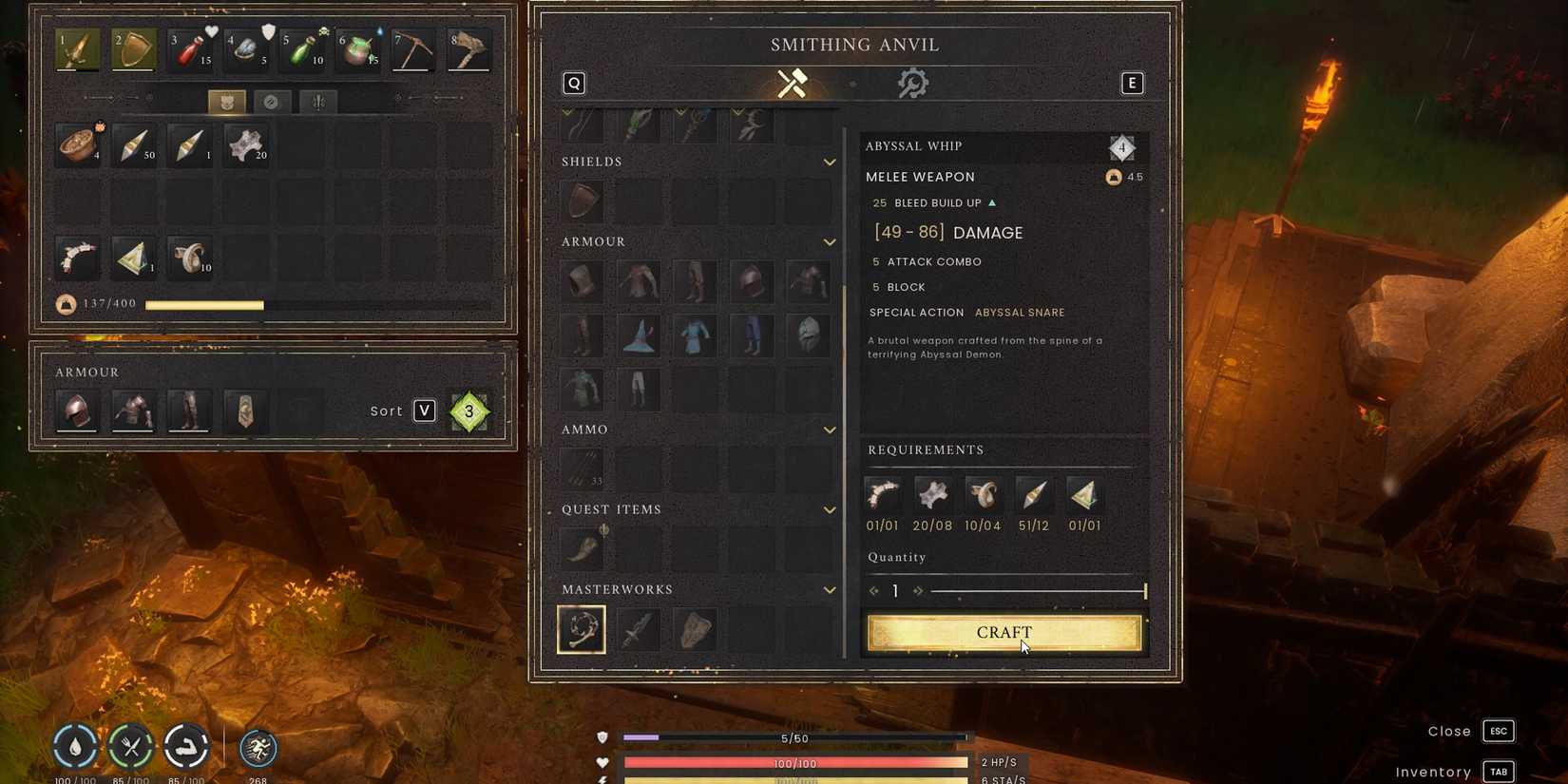Select the dagger recipe in Masterworks

638,627
